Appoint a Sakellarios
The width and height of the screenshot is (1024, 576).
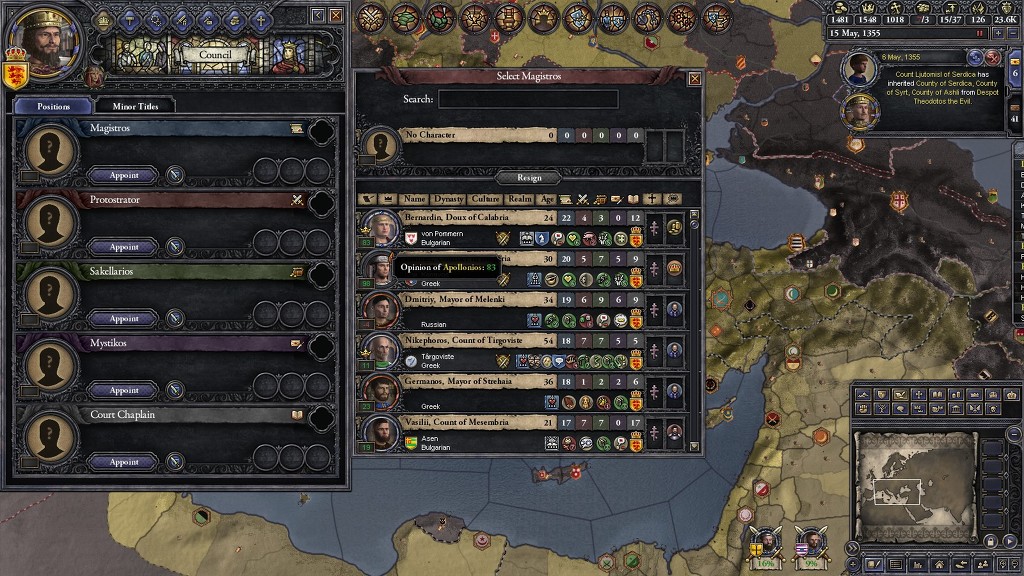tap(124, 319)
